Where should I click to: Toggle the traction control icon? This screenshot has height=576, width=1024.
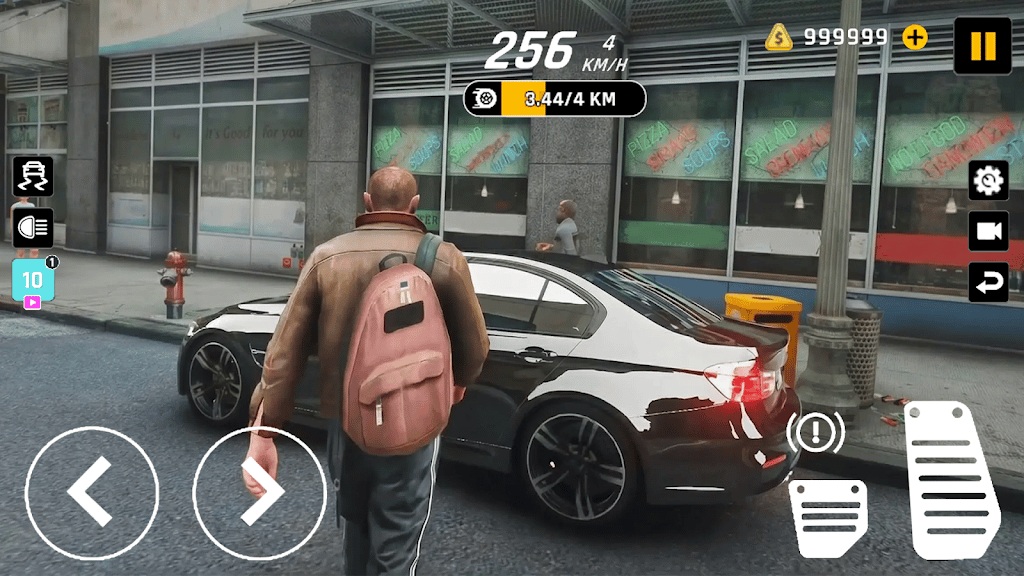coord(33,177)
